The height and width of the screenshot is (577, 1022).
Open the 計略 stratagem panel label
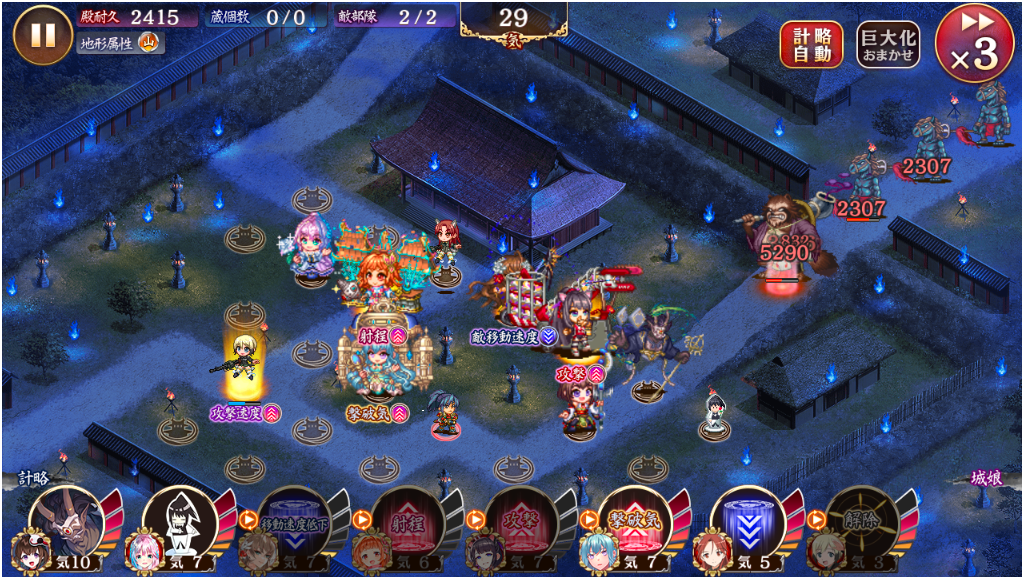click(x=32, y=478)
